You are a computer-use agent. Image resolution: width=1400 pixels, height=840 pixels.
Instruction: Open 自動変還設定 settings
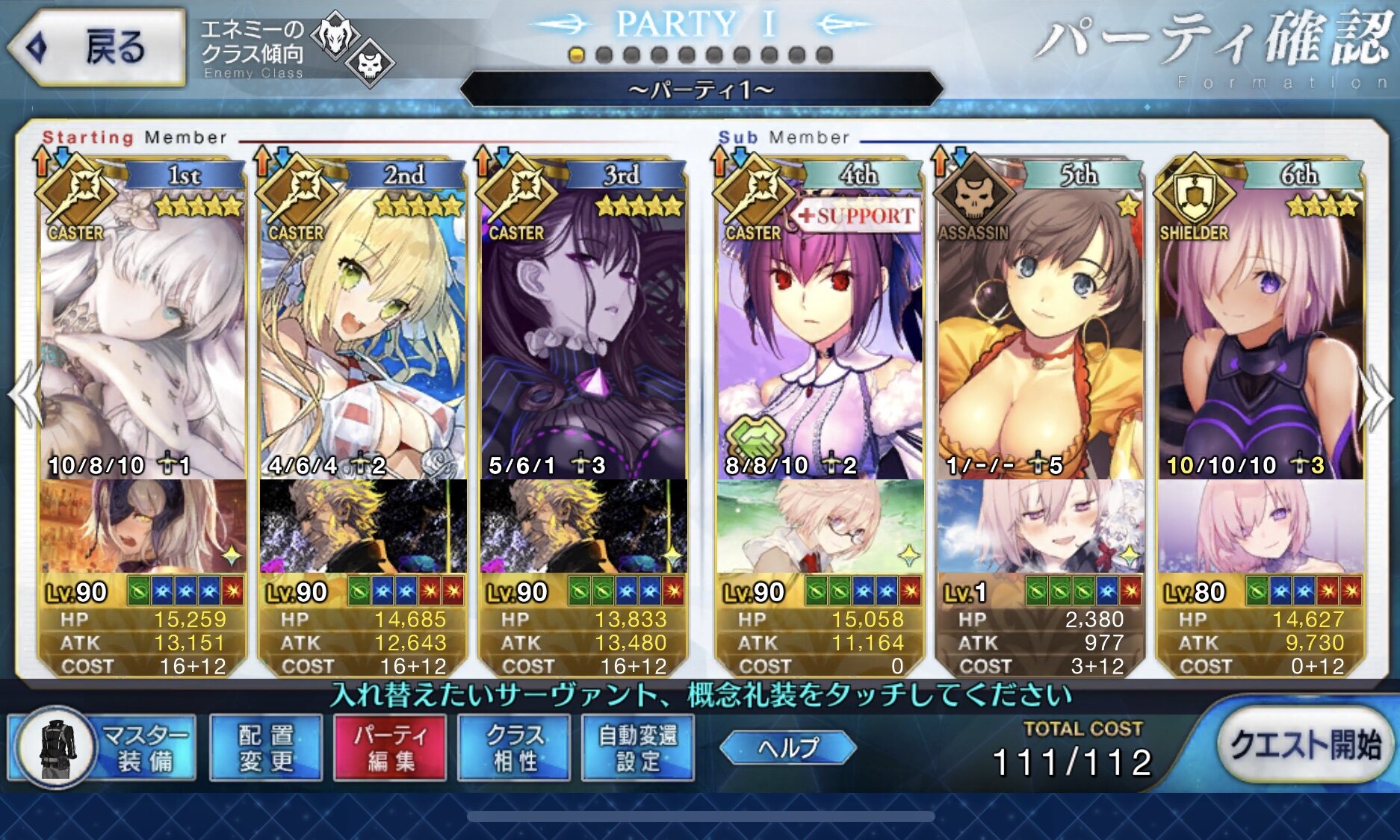tap(637, 747)
